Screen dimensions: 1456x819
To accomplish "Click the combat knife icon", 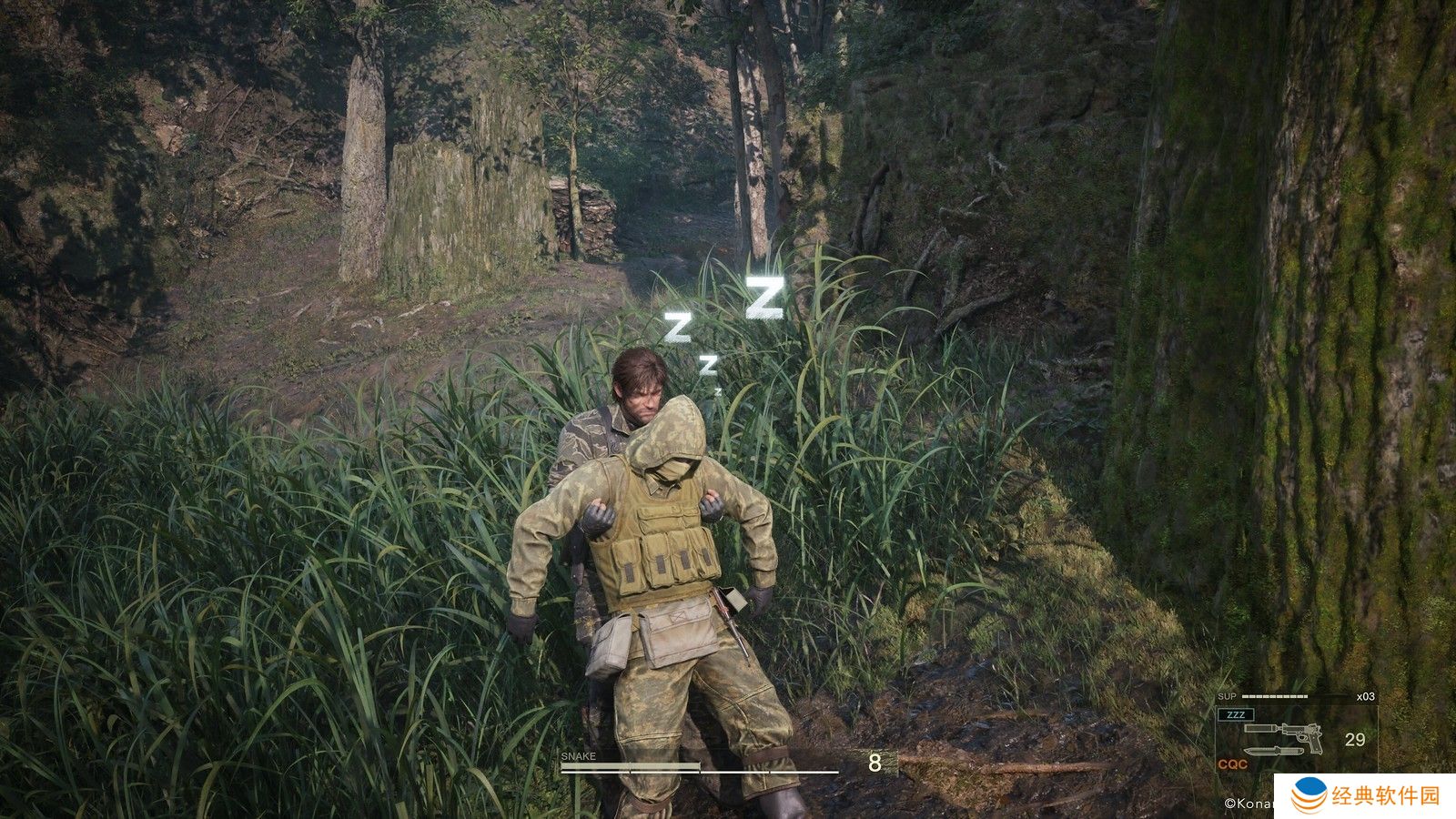I will click(1274, 753).
